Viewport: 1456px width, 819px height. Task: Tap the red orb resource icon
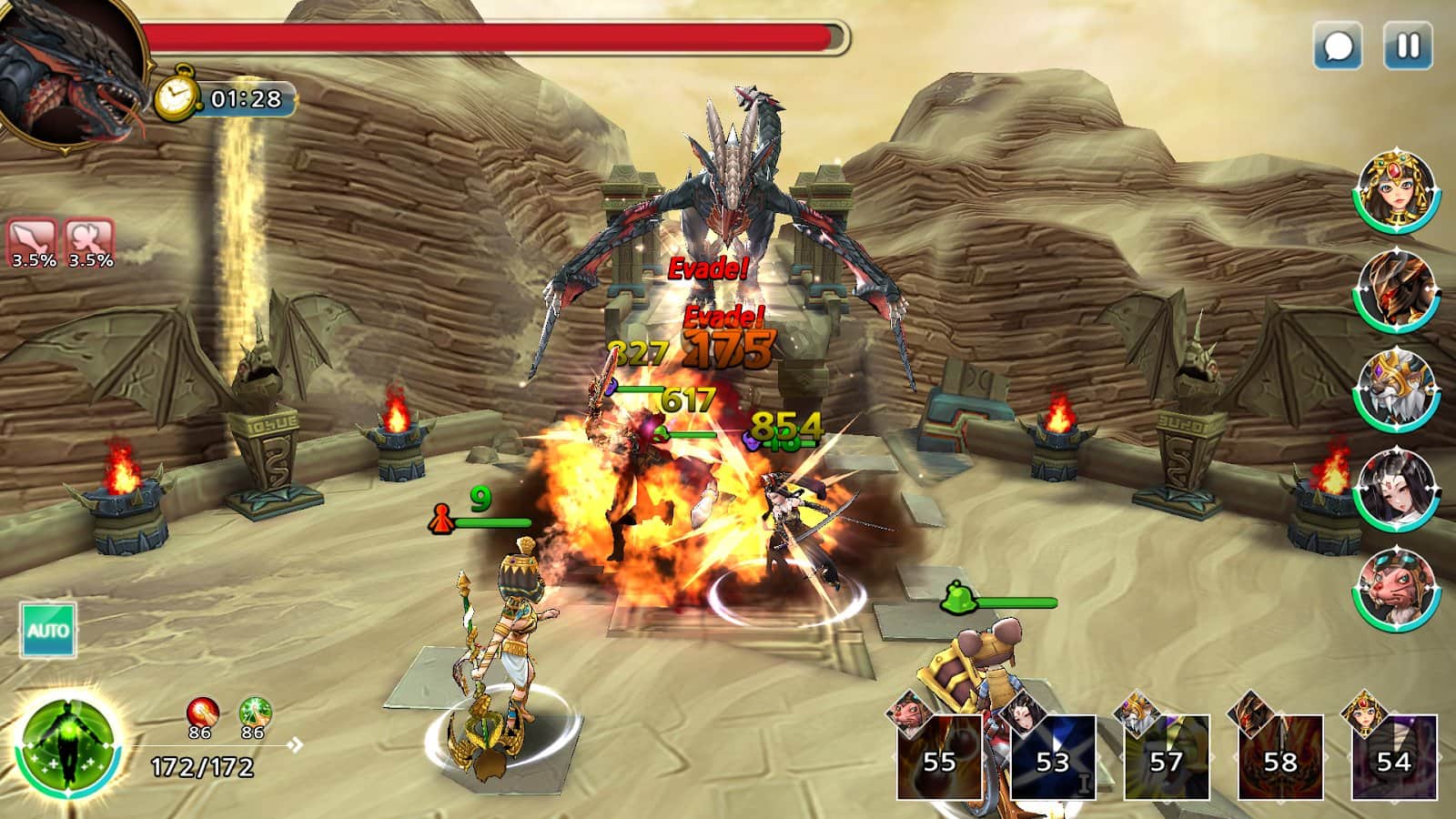pyautogui.click(x=202, y=713)
